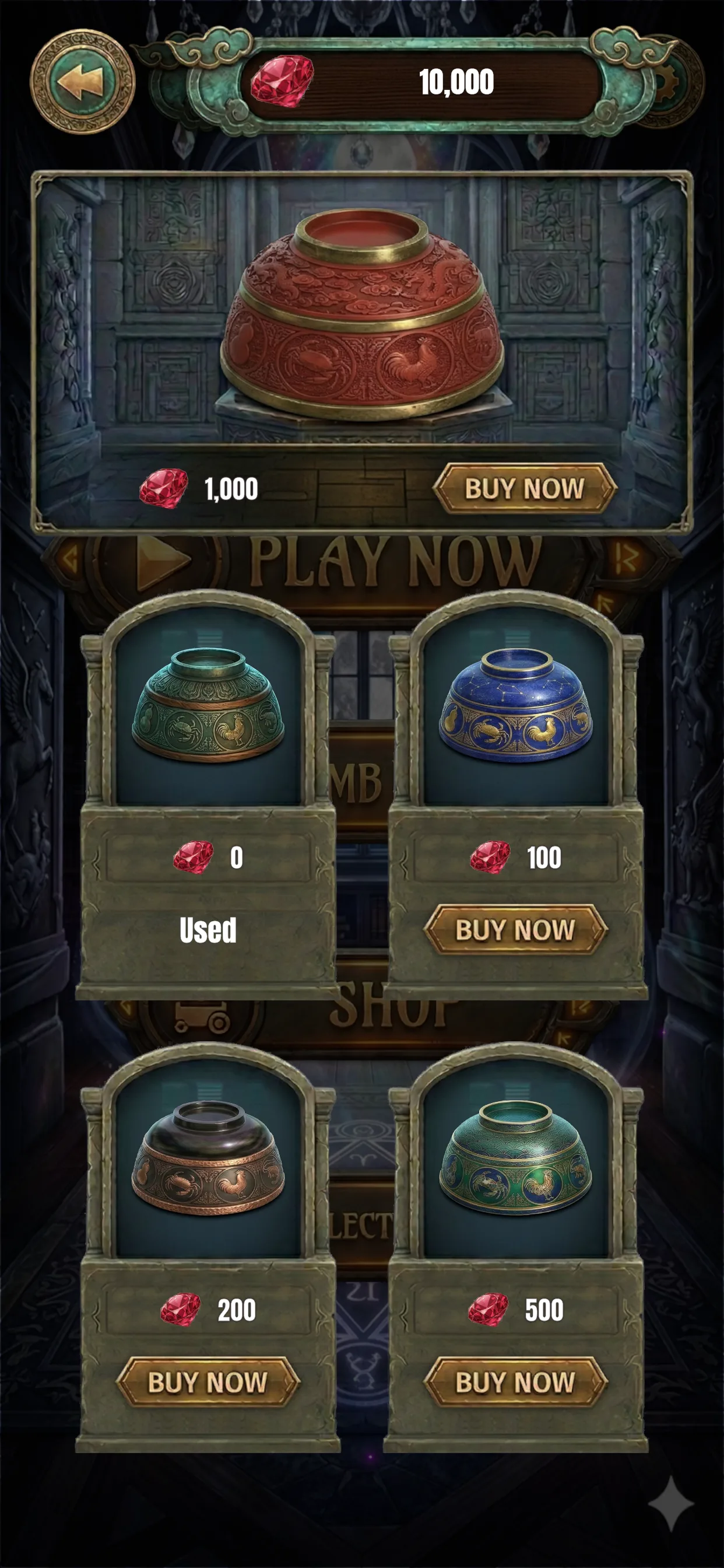Preview the featured red lacquer bowl
The height and width of the screenshot is (1568, 724).
[x=363, y=313]
